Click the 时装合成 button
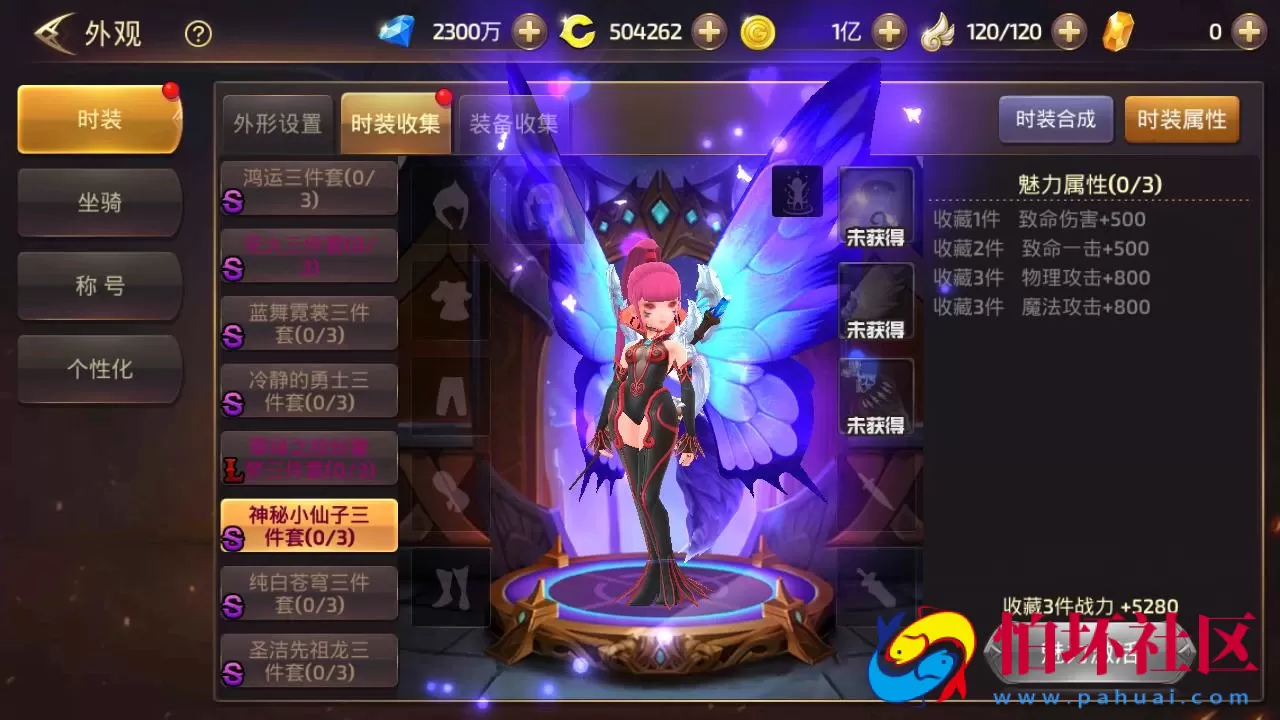 coord(1055,119)
